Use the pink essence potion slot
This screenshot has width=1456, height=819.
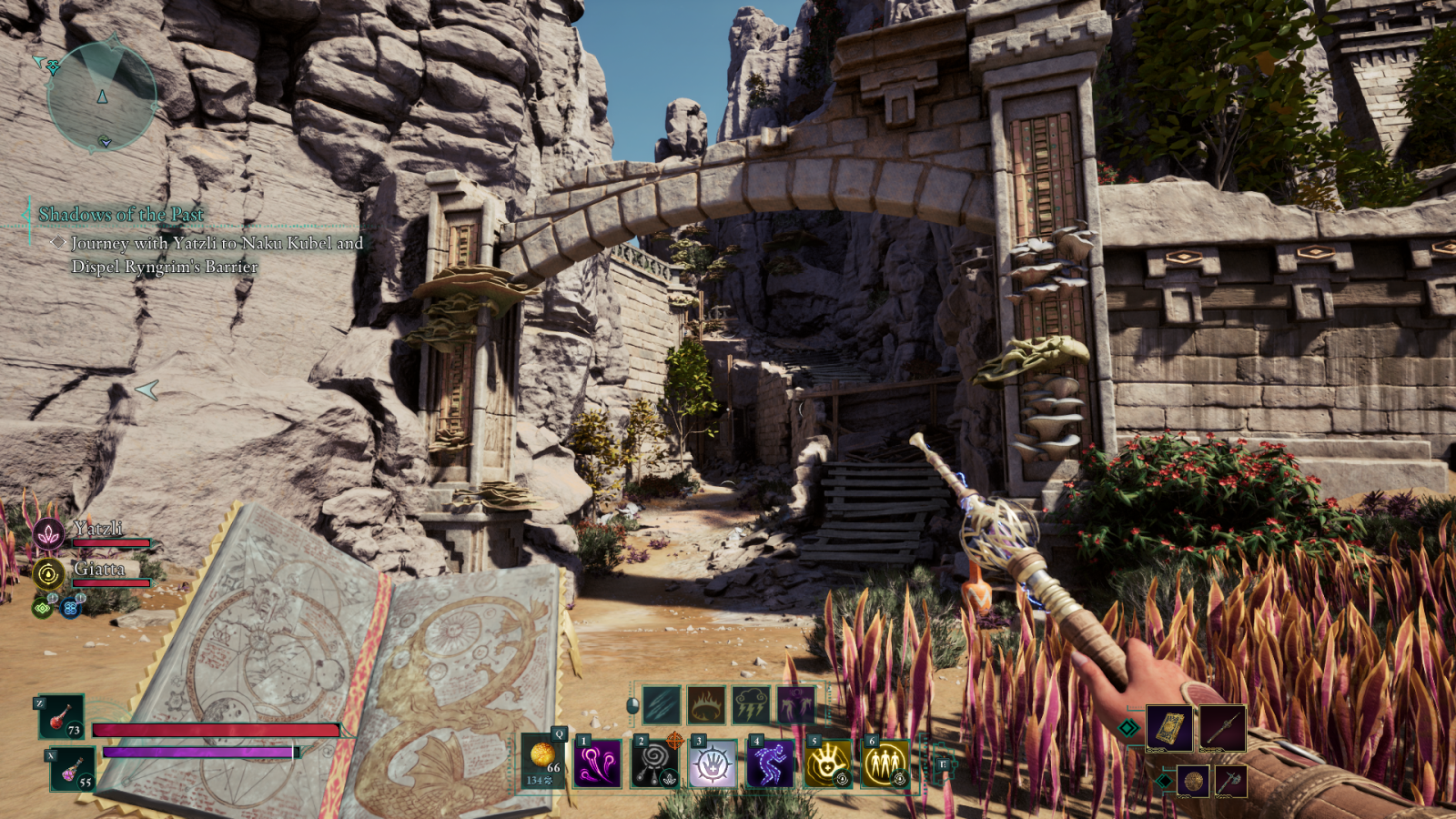click(x=73, y=769)
